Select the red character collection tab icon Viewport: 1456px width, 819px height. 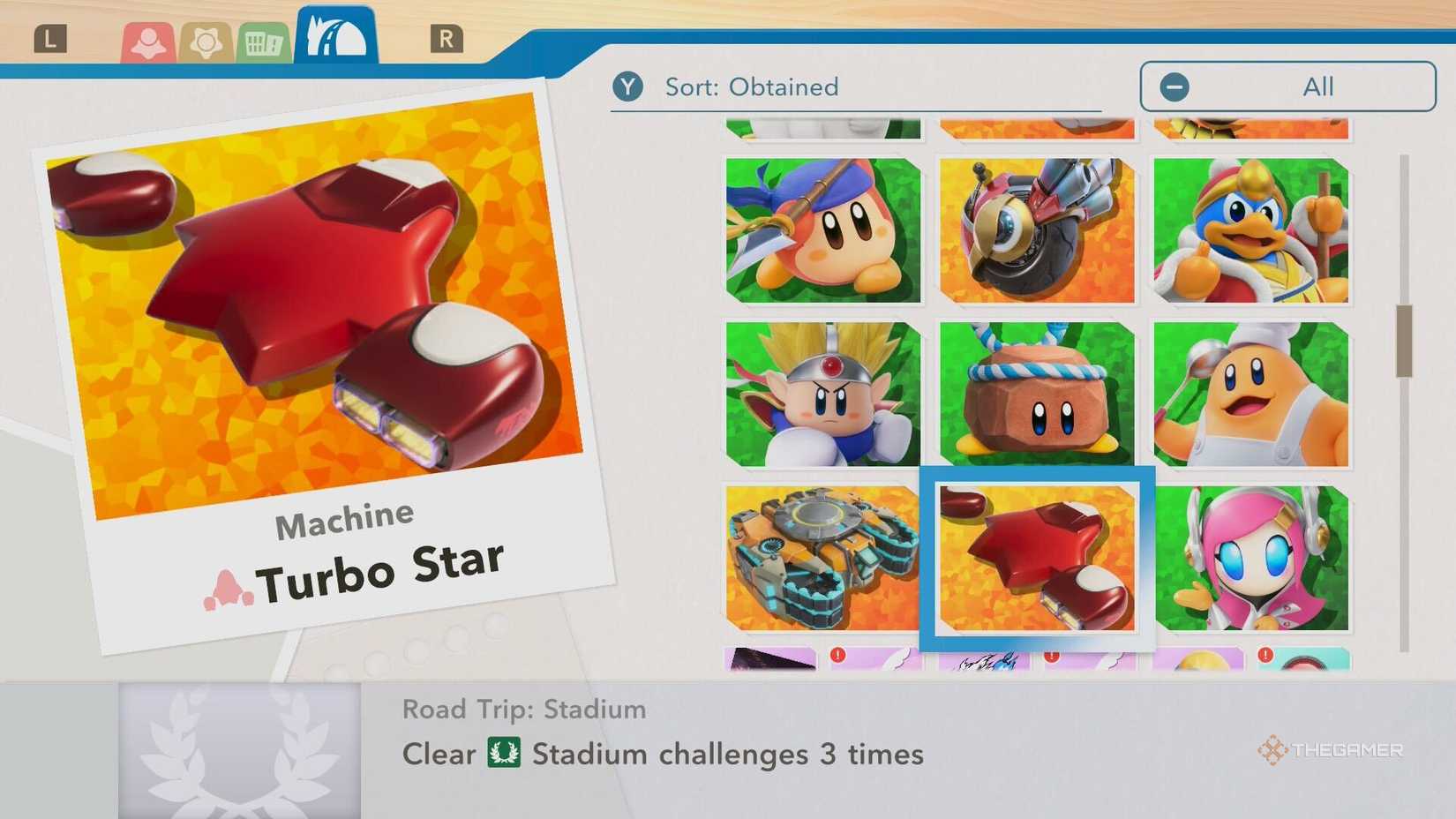tap(148, 40)
